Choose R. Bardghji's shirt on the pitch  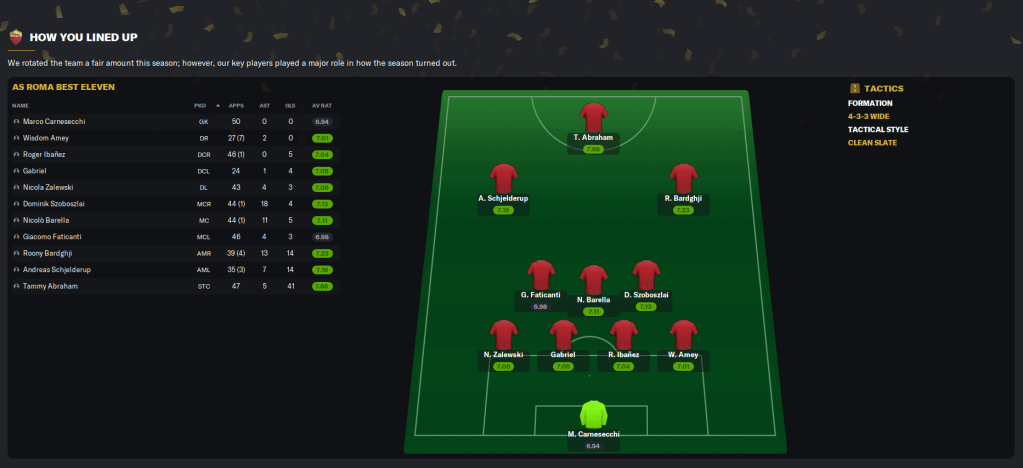683,179
